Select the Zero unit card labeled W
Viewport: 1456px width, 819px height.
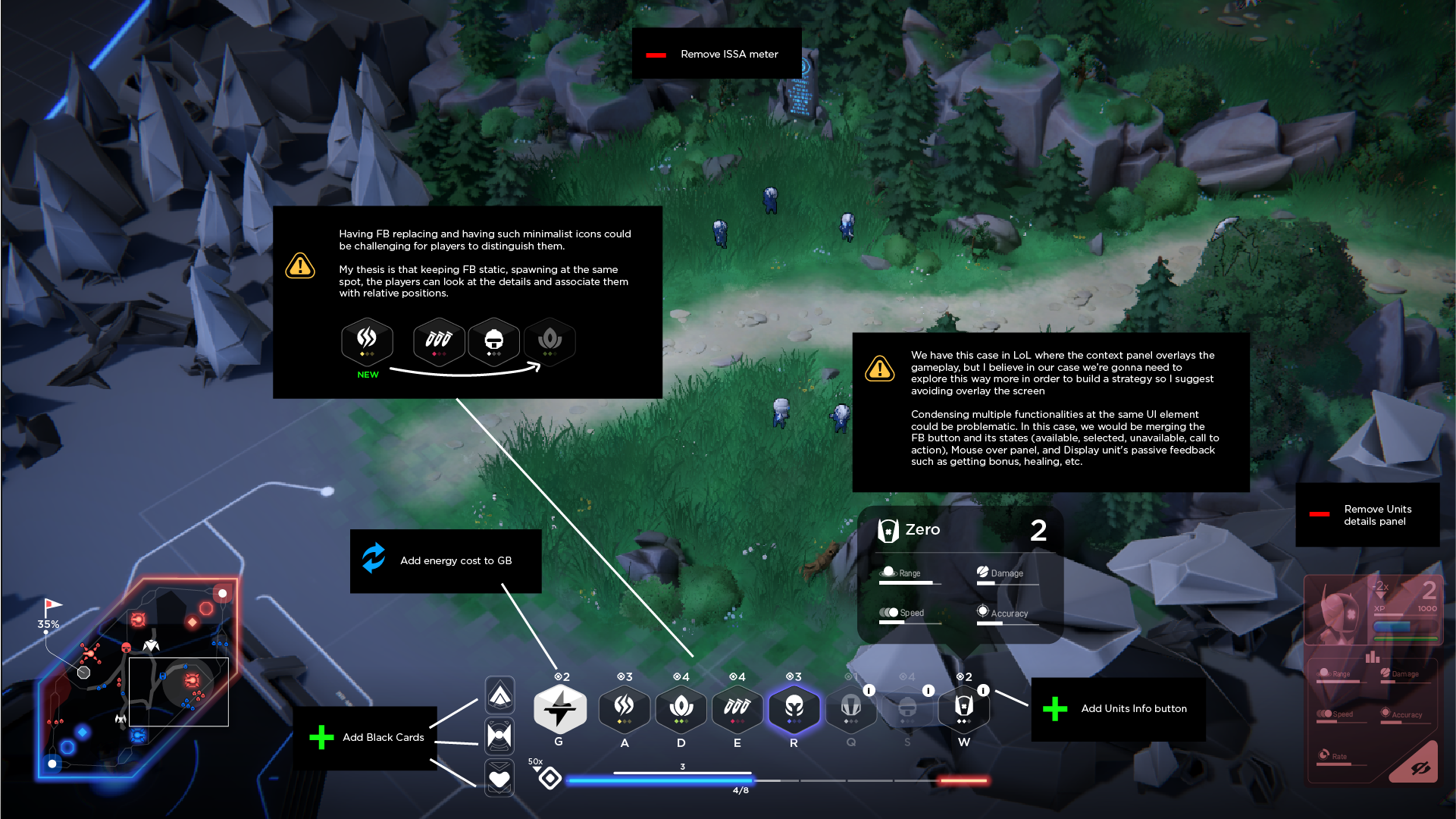(963, 708)
